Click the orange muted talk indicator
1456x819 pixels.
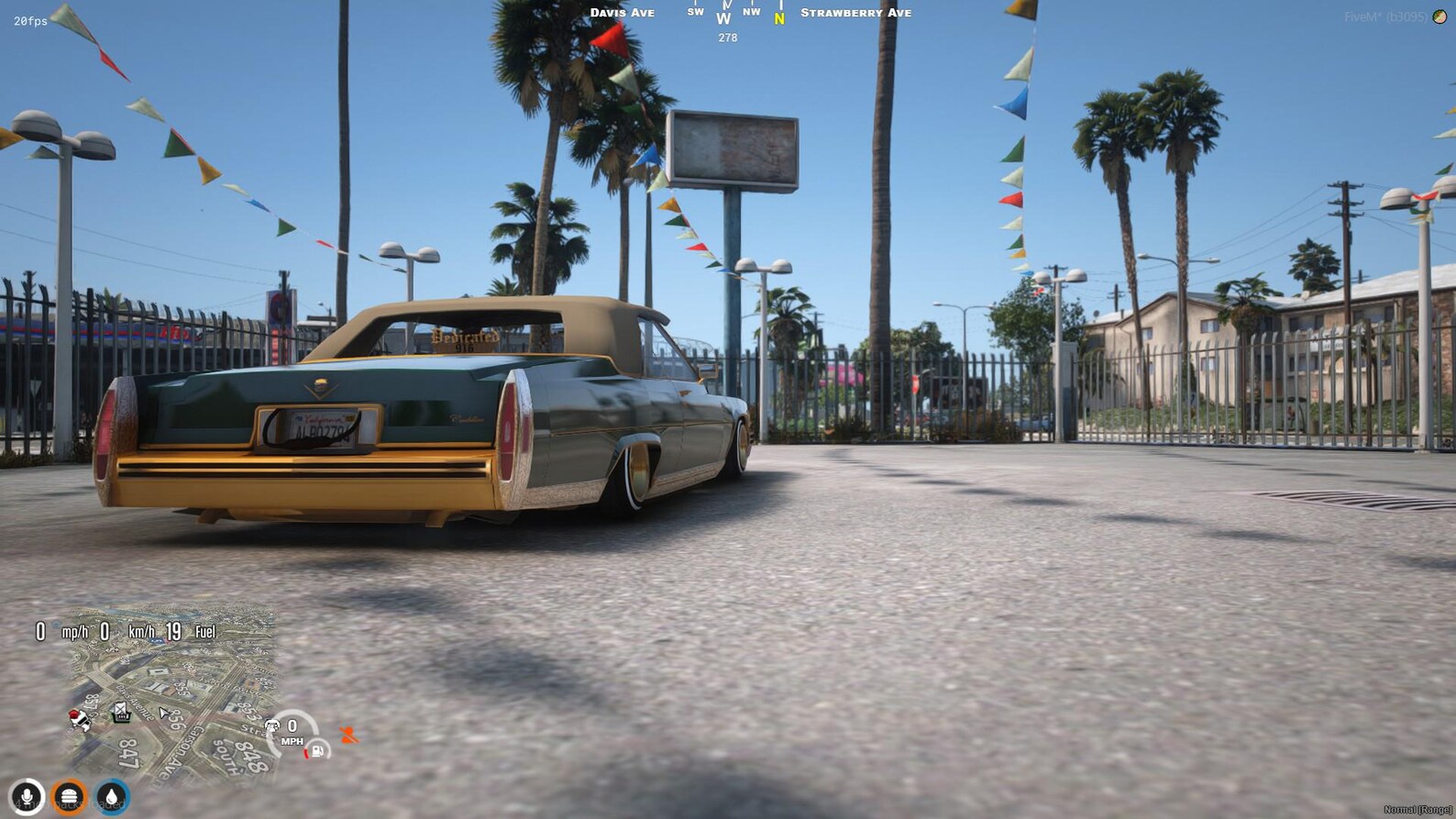coord(348,732)
